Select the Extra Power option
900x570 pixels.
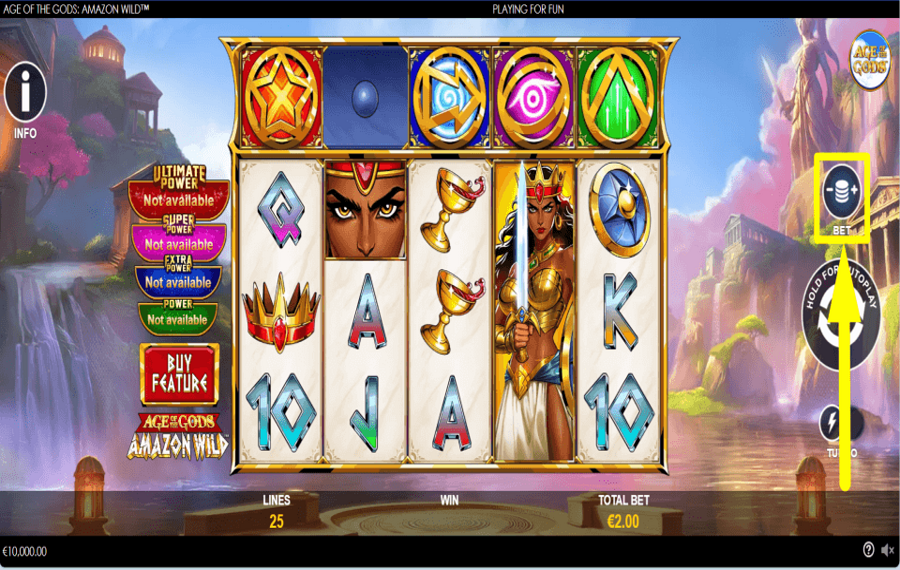(179, 281)
